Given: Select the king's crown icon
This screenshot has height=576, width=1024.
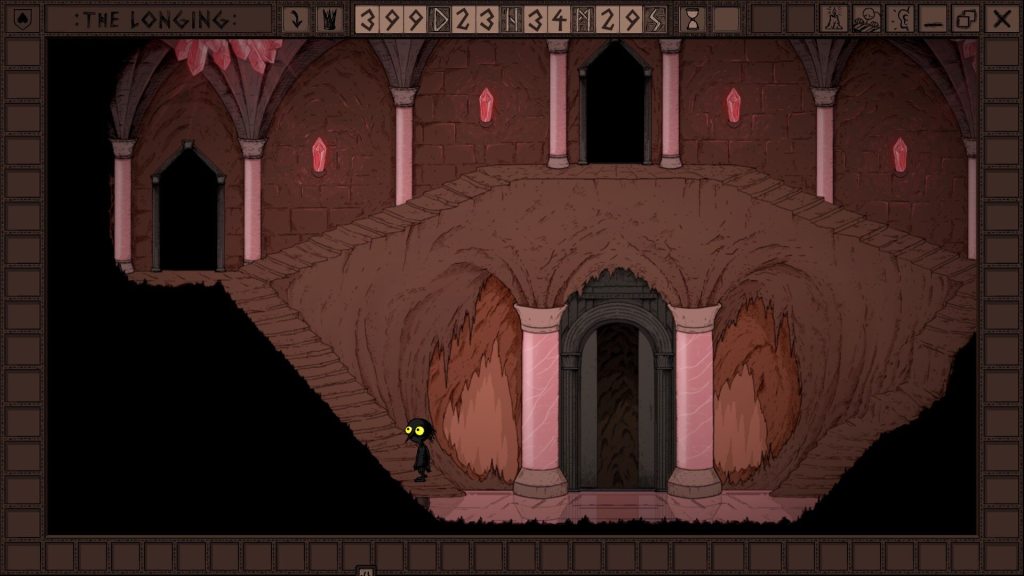Looking at the screenshot, I should 328,18.
